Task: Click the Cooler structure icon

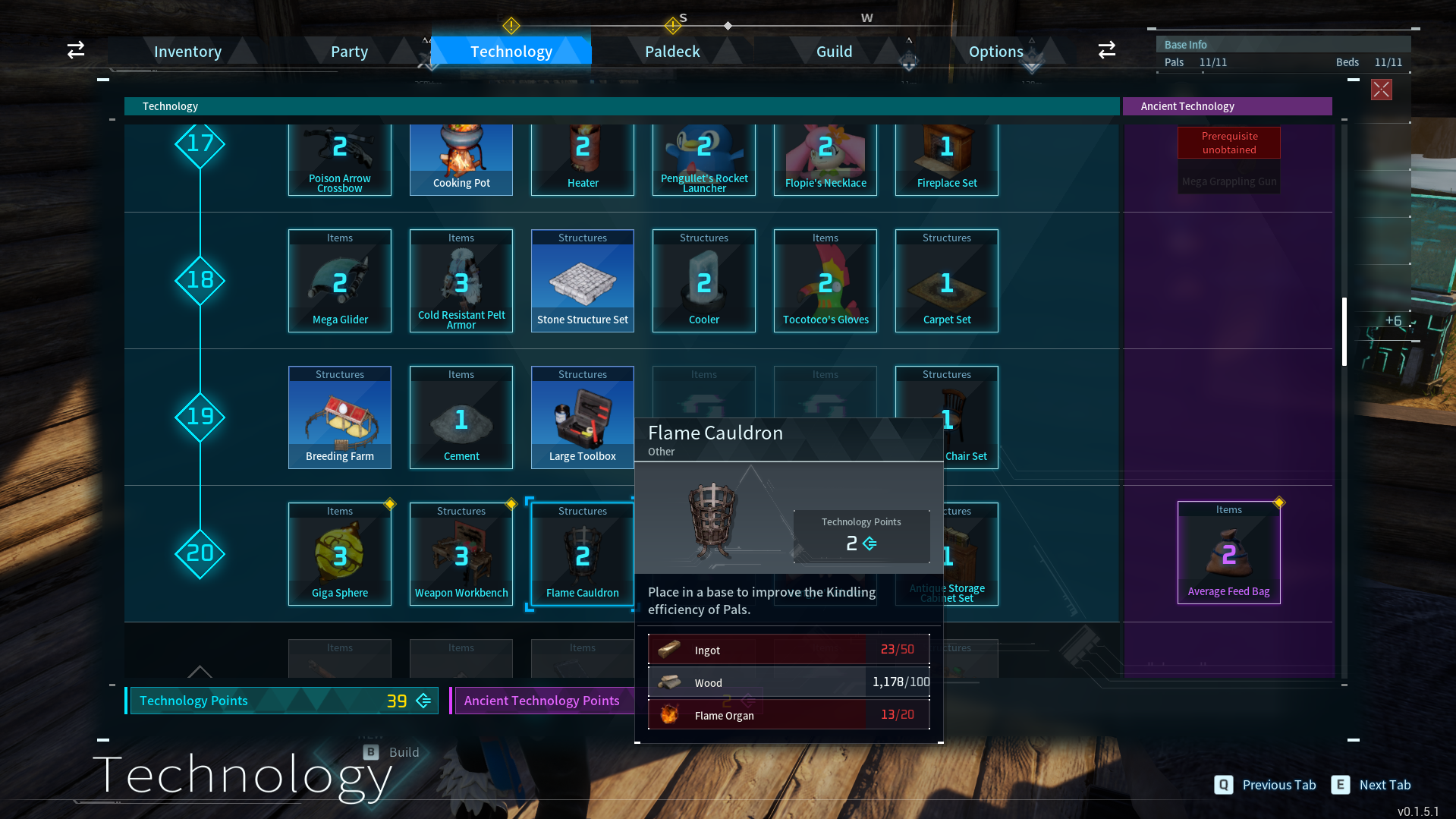Action: point(703,281)
